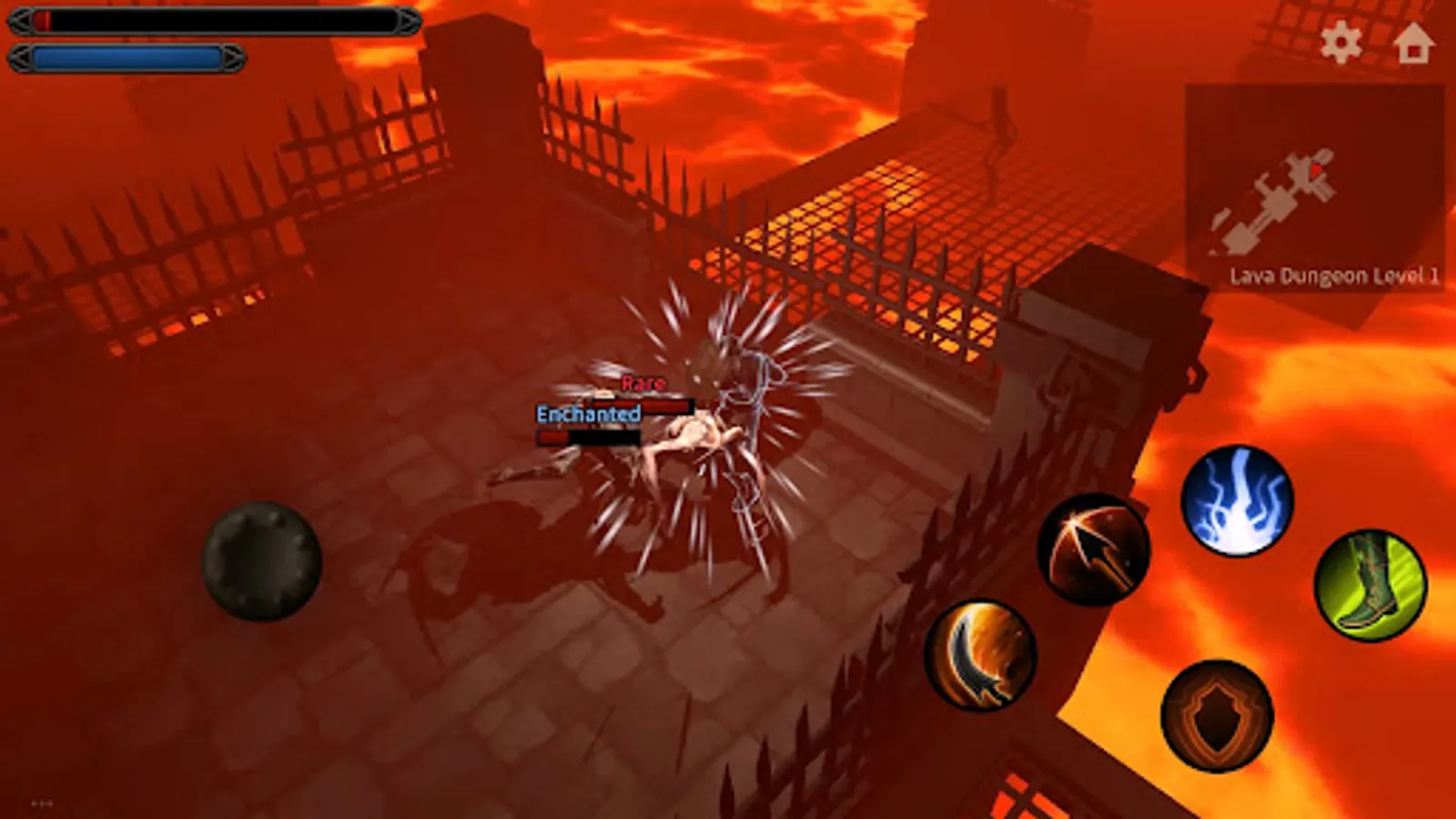Tap the red player marker on the minimap
The image size is (1456, 819).
pos(1316,169)
